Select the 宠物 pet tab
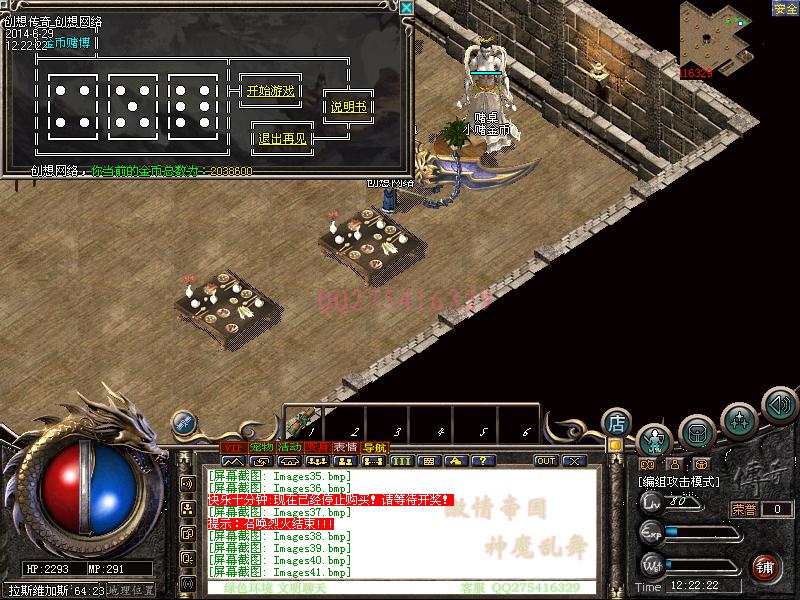800x600 pixels. click(262, 447)
